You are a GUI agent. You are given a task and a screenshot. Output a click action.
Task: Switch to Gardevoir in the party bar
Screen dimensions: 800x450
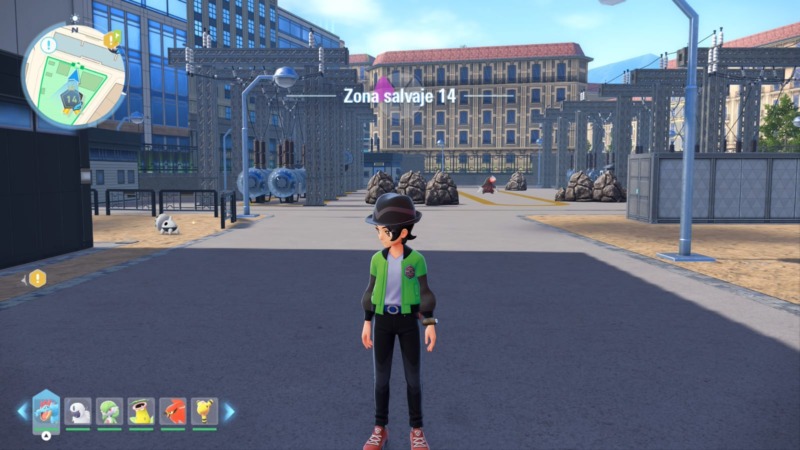(110, 410)
